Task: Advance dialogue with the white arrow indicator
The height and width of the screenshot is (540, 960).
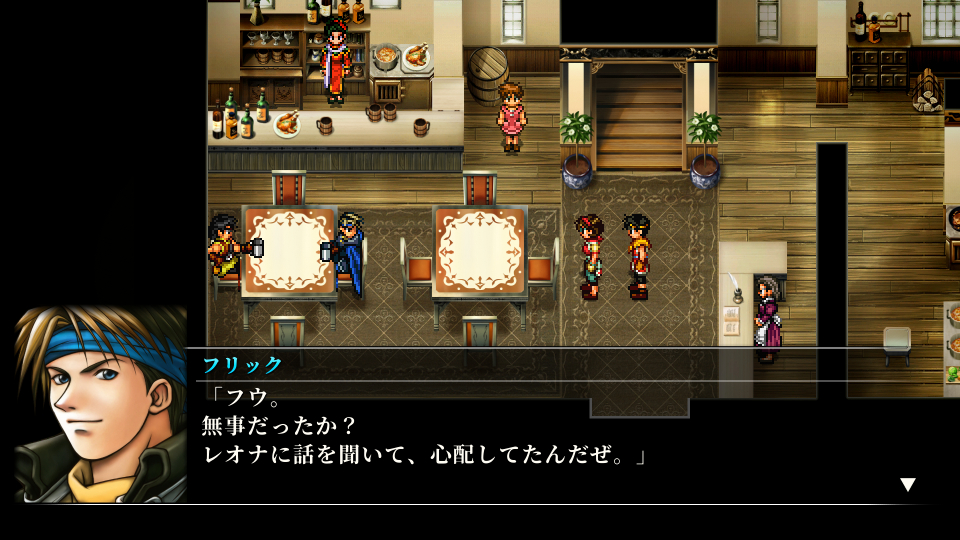Action: coord(907,485)
